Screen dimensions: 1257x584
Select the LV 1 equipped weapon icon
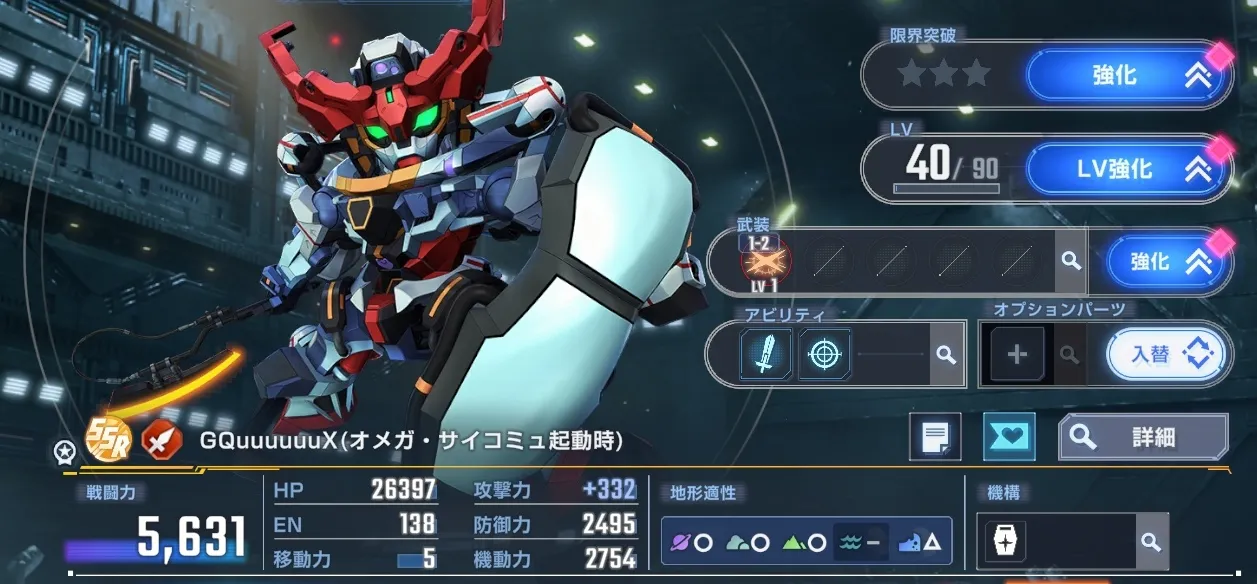point(766,263)
